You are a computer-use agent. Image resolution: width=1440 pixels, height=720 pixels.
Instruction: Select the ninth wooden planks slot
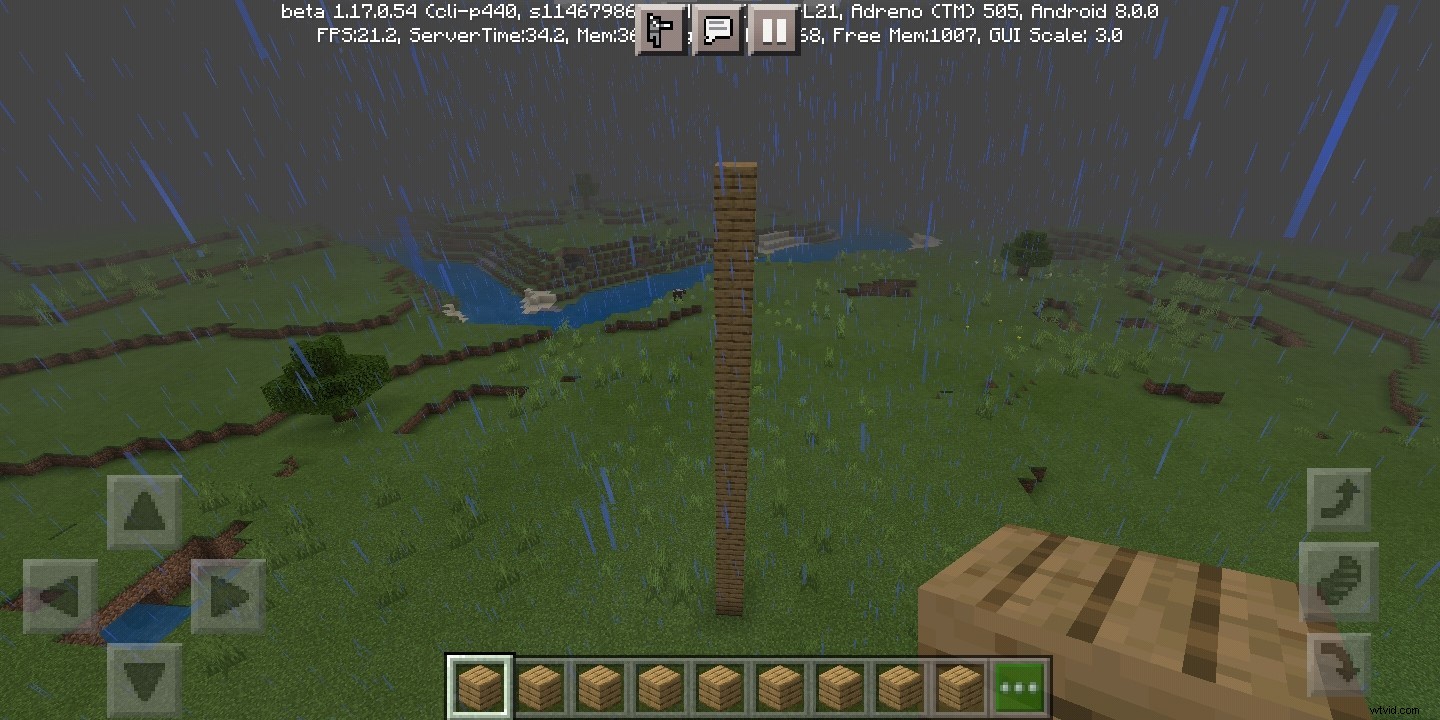[959, 685]
